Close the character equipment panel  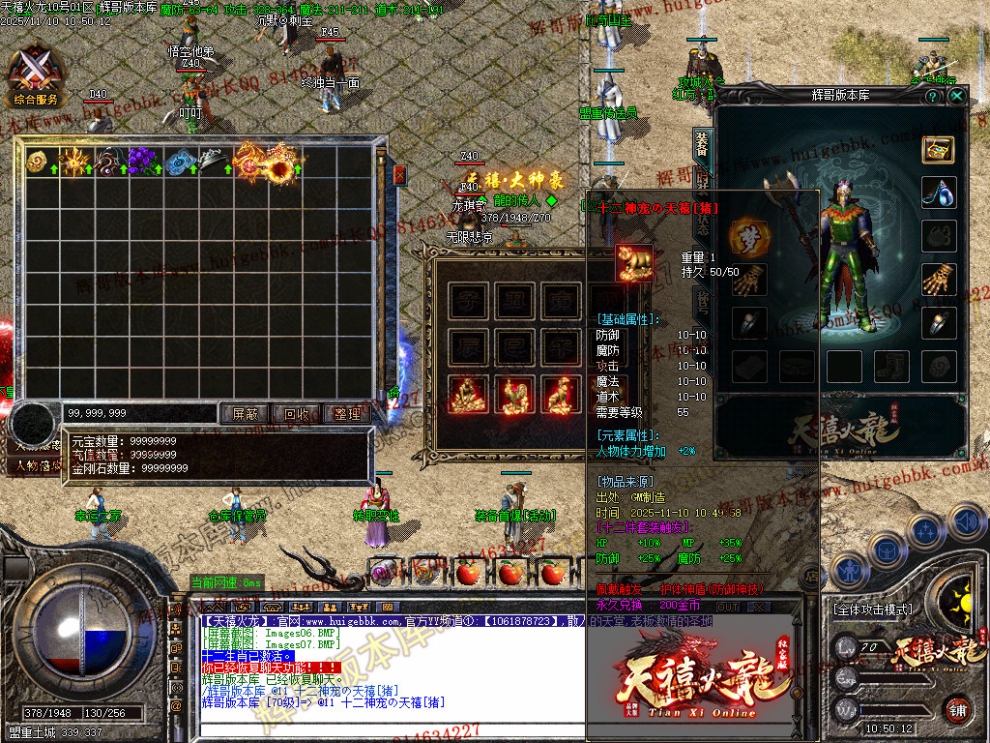point(957,96)
